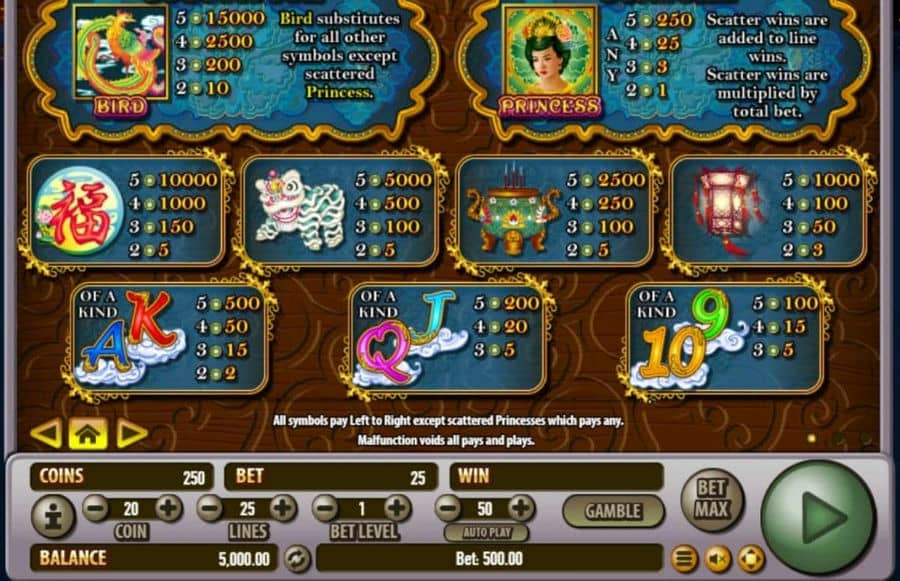Screen dimensions: 900x581
Task: Increase the coin value with plus
Action: pyautogui.click(x=168, y=508)
